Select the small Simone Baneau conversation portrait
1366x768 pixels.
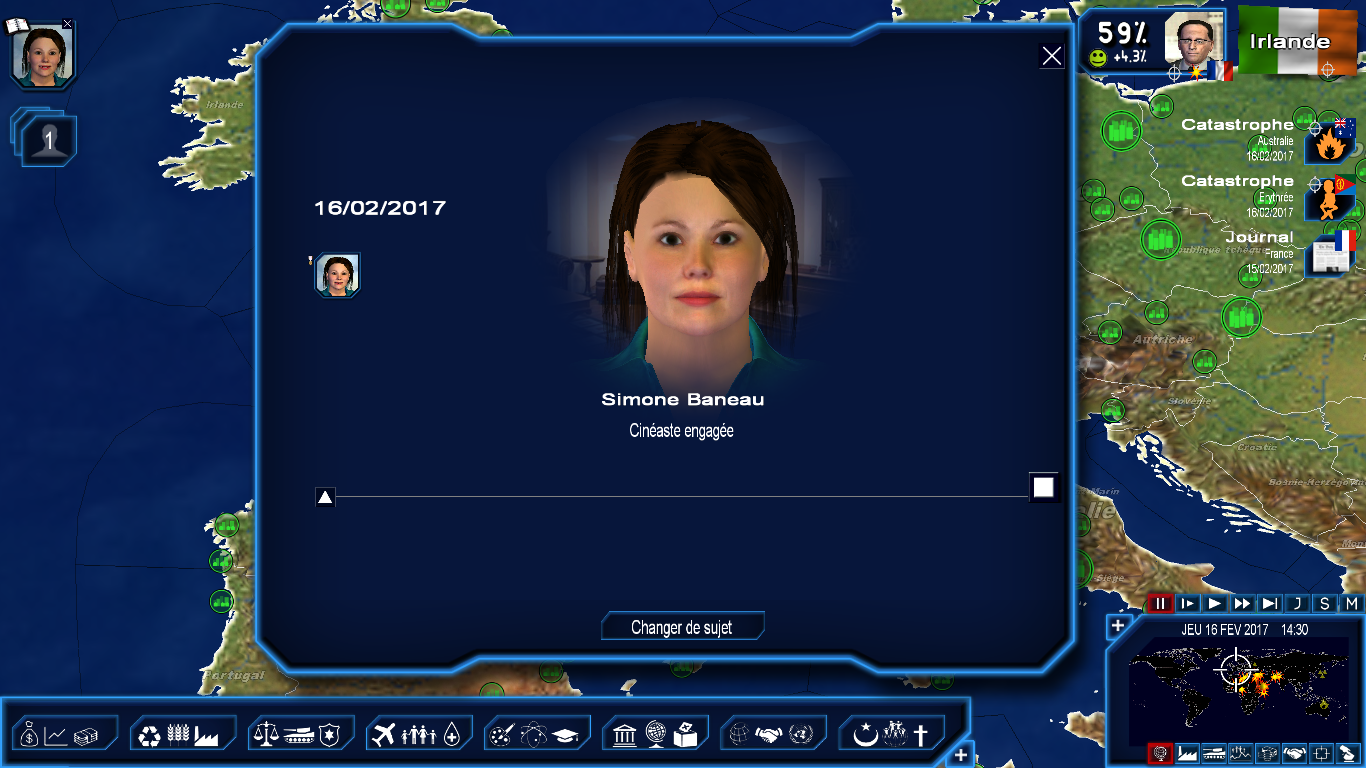pos(338,275)
